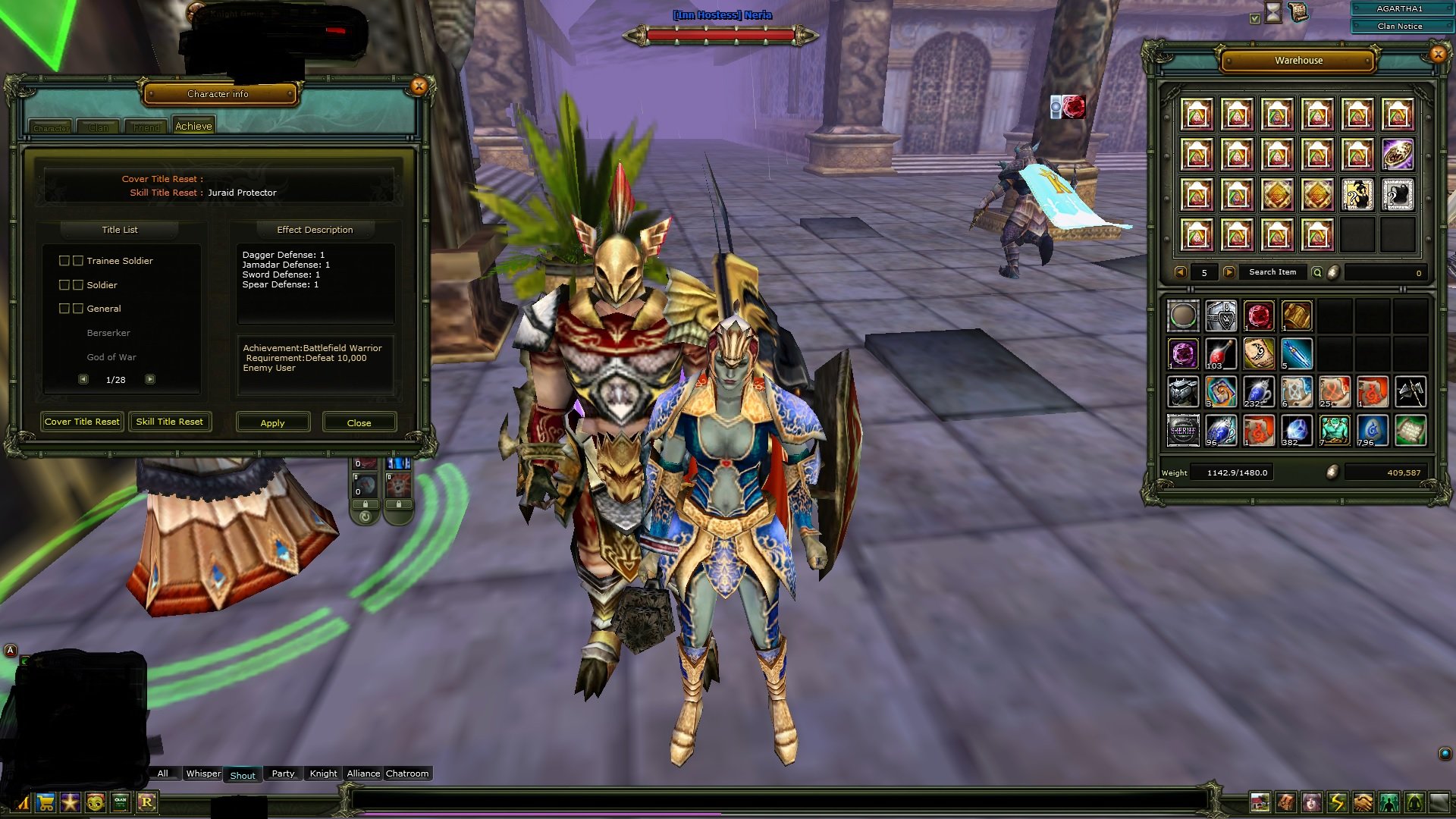
Task: Open trade via the handshake icon
Action: 1361,802
